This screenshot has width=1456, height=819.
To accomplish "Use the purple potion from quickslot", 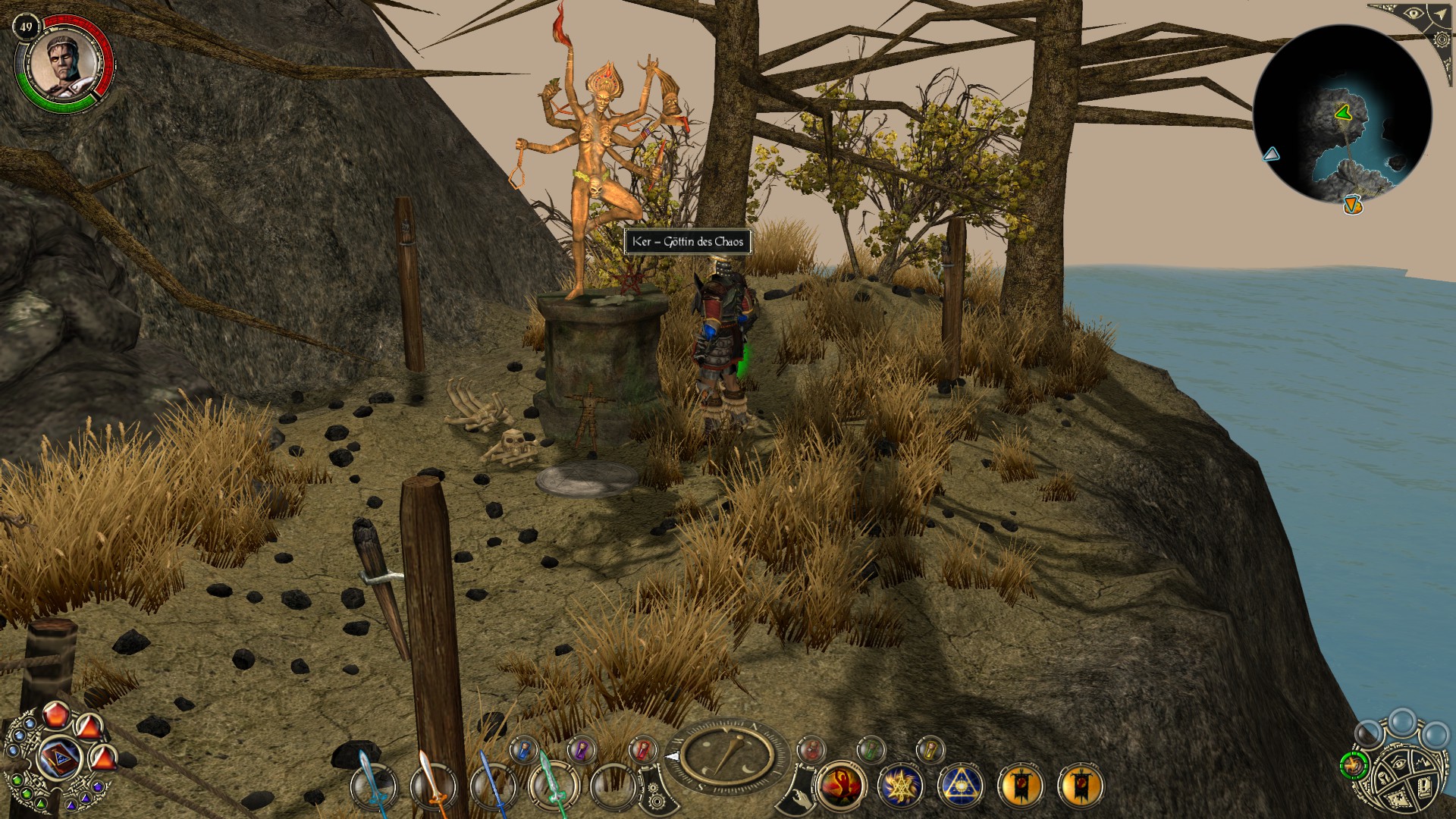I will [x=581, y=751].
